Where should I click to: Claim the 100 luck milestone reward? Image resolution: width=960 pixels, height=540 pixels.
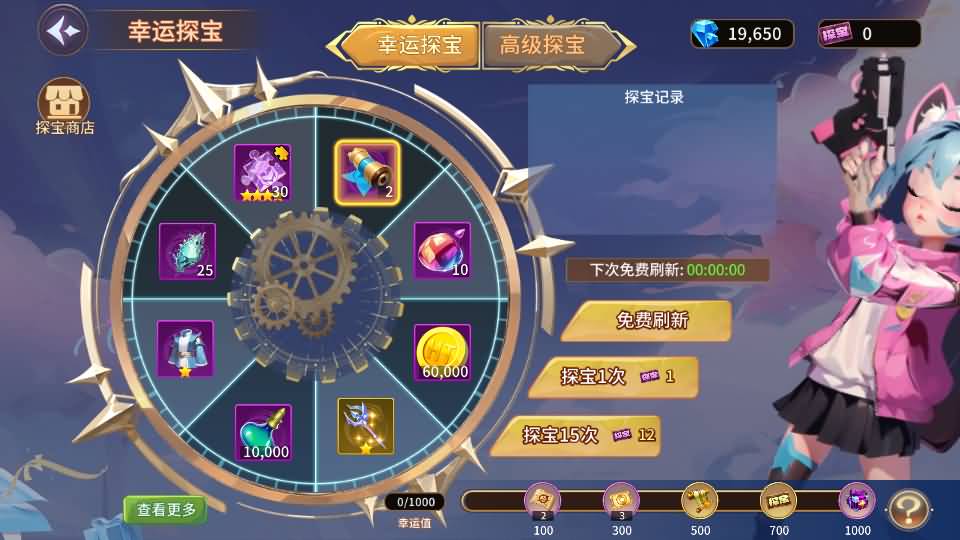pyautogui.click(x=543, y=502)
